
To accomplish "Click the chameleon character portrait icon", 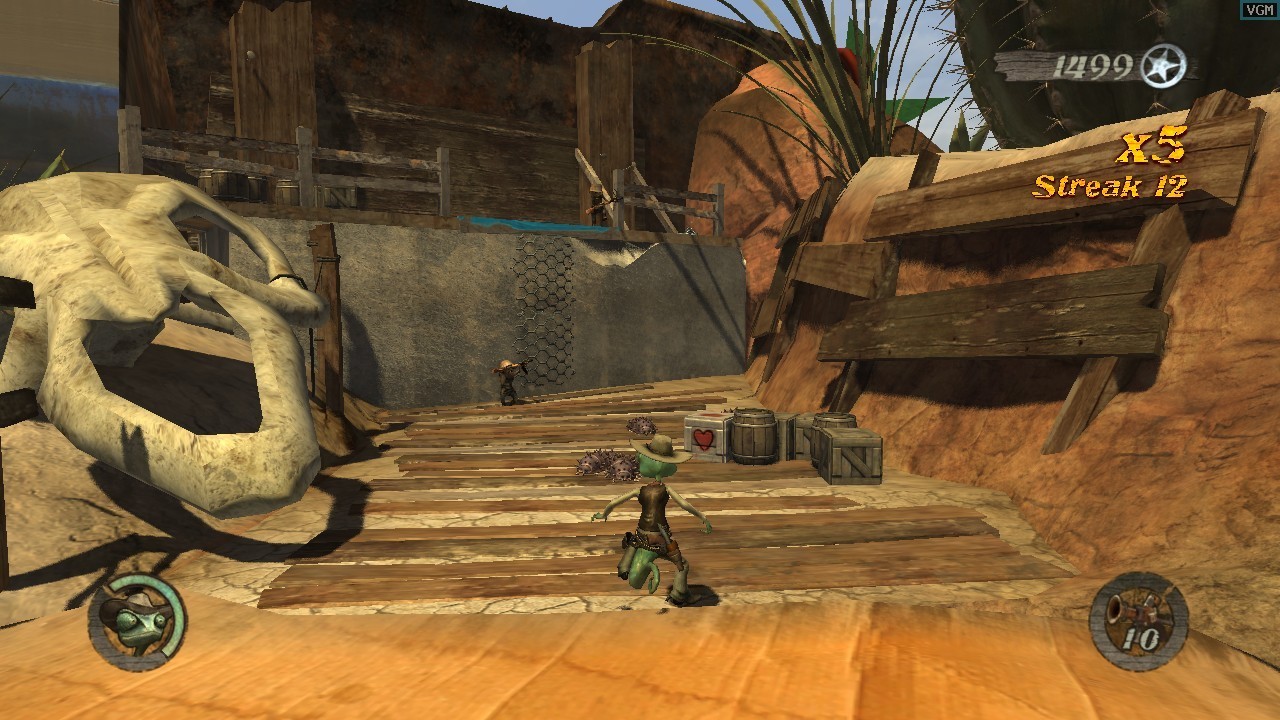I will point(137,620).
